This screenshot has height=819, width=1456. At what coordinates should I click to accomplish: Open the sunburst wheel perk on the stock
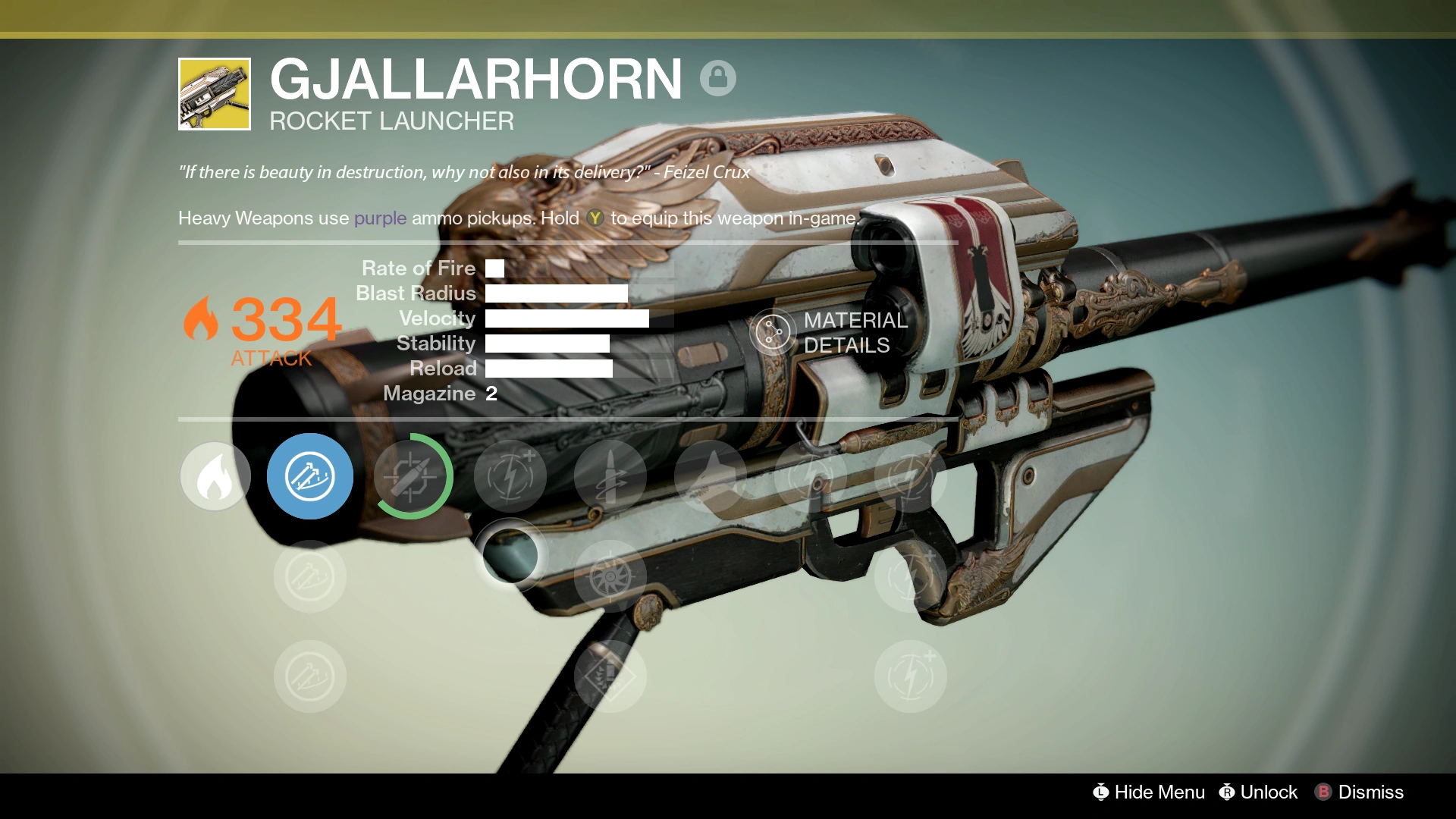610,576
